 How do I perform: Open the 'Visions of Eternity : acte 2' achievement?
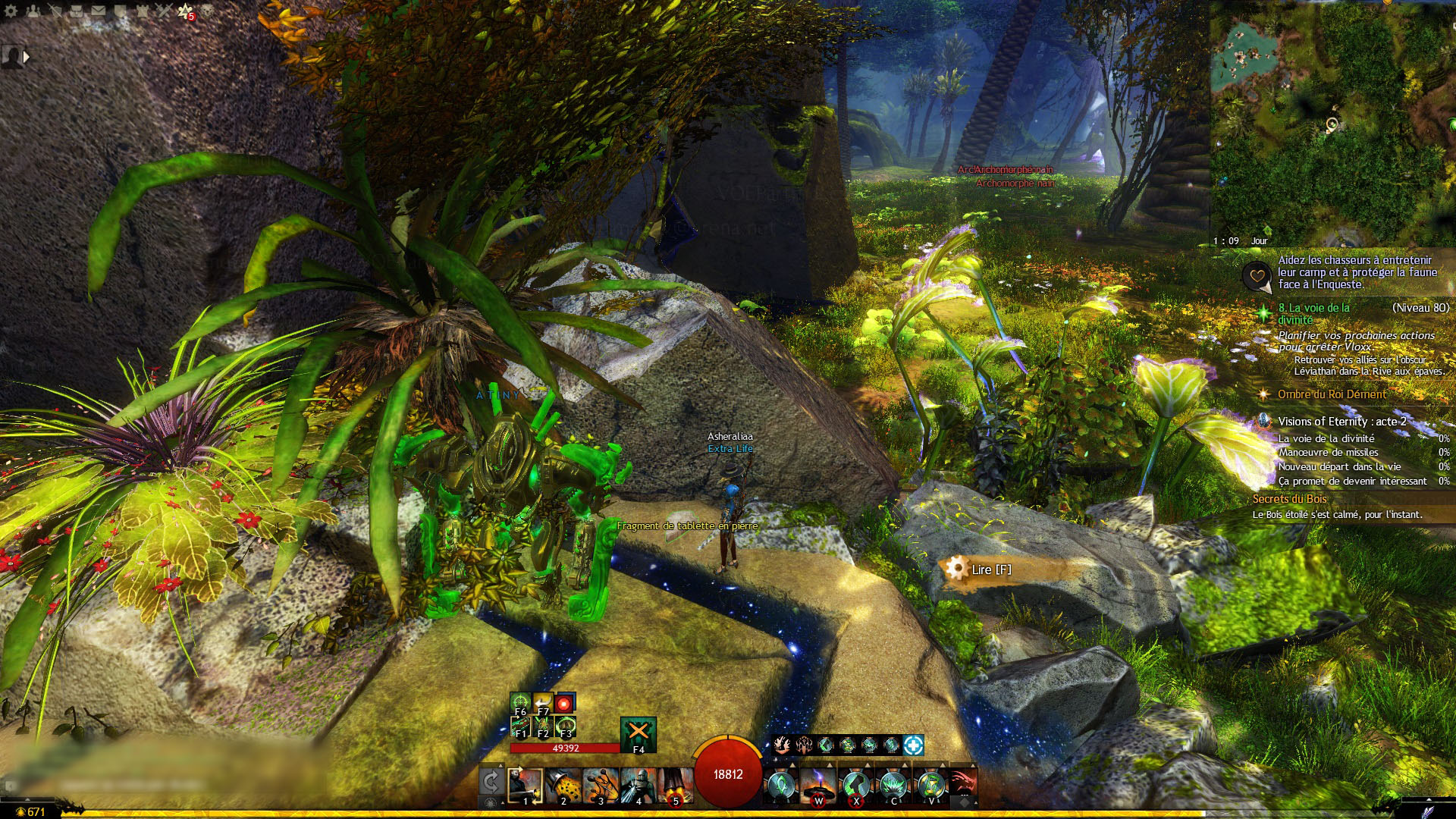point(1341,422)
